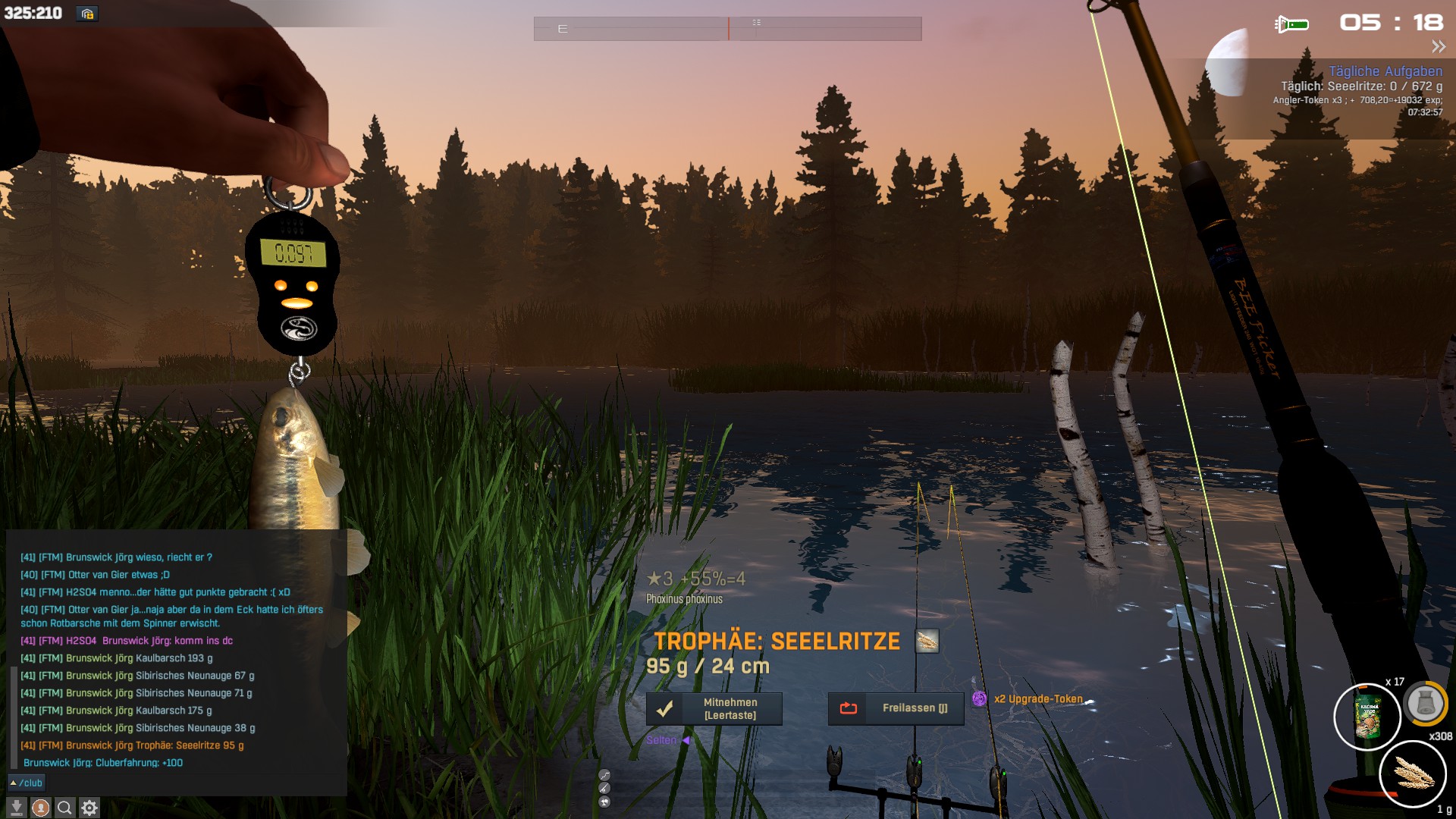Toggle the flashlight icon near the clock
The width and height of the screenshot is (1456, 819).
click(1291, 24)
